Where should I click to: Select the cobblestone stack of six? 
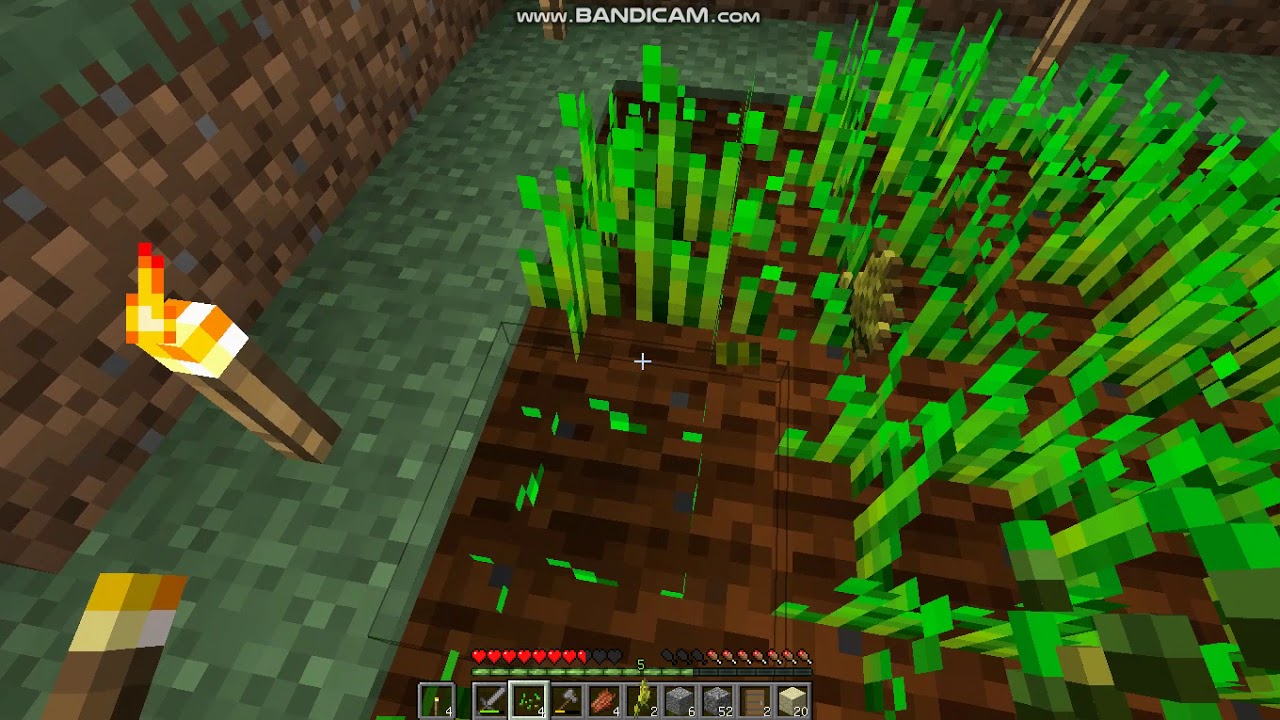[x=682, y=698]
